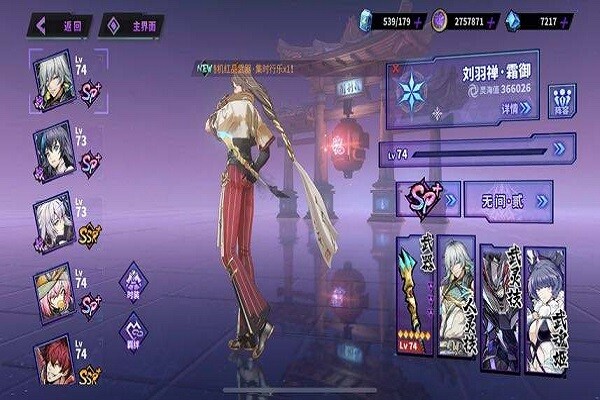The width and height of the screenshot is (600, 400).
Task: Open the S+ rank upgrade panel
Action: pyautogui.click(x=428, y=200)
